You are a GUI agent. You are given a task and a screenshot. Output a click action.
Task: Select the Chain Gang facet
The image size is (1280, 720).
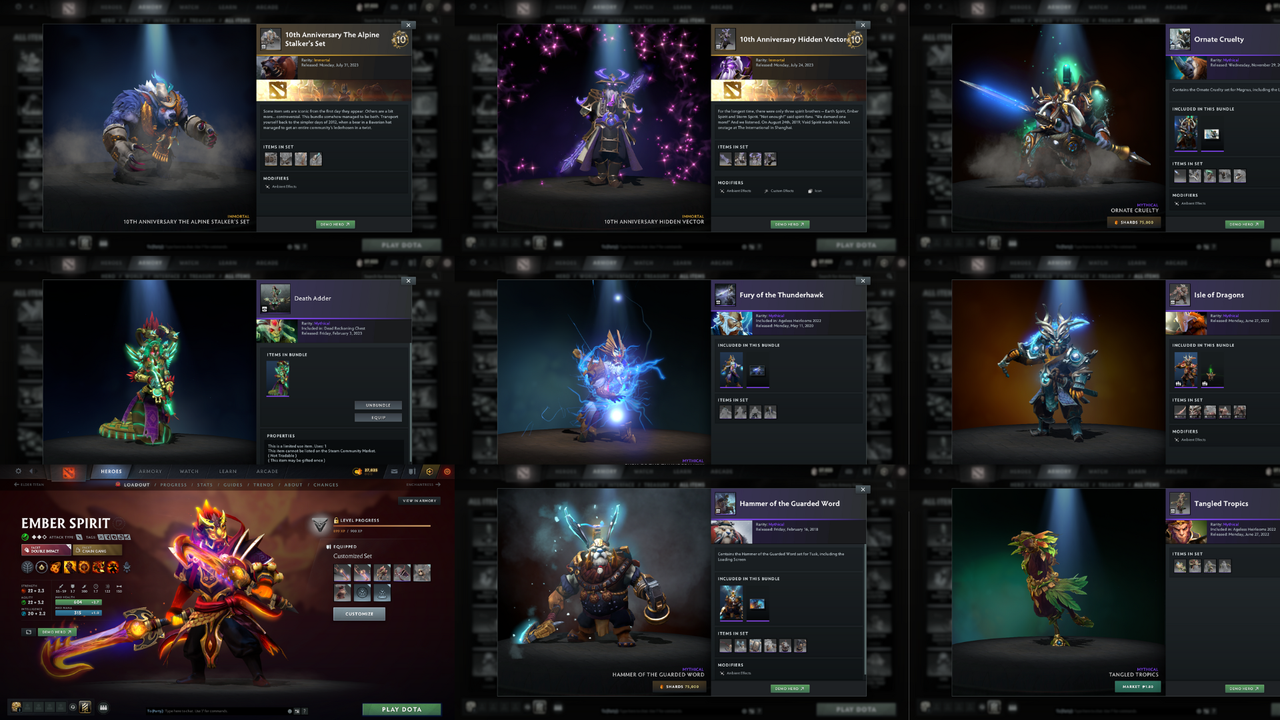(x=97, y=550)
